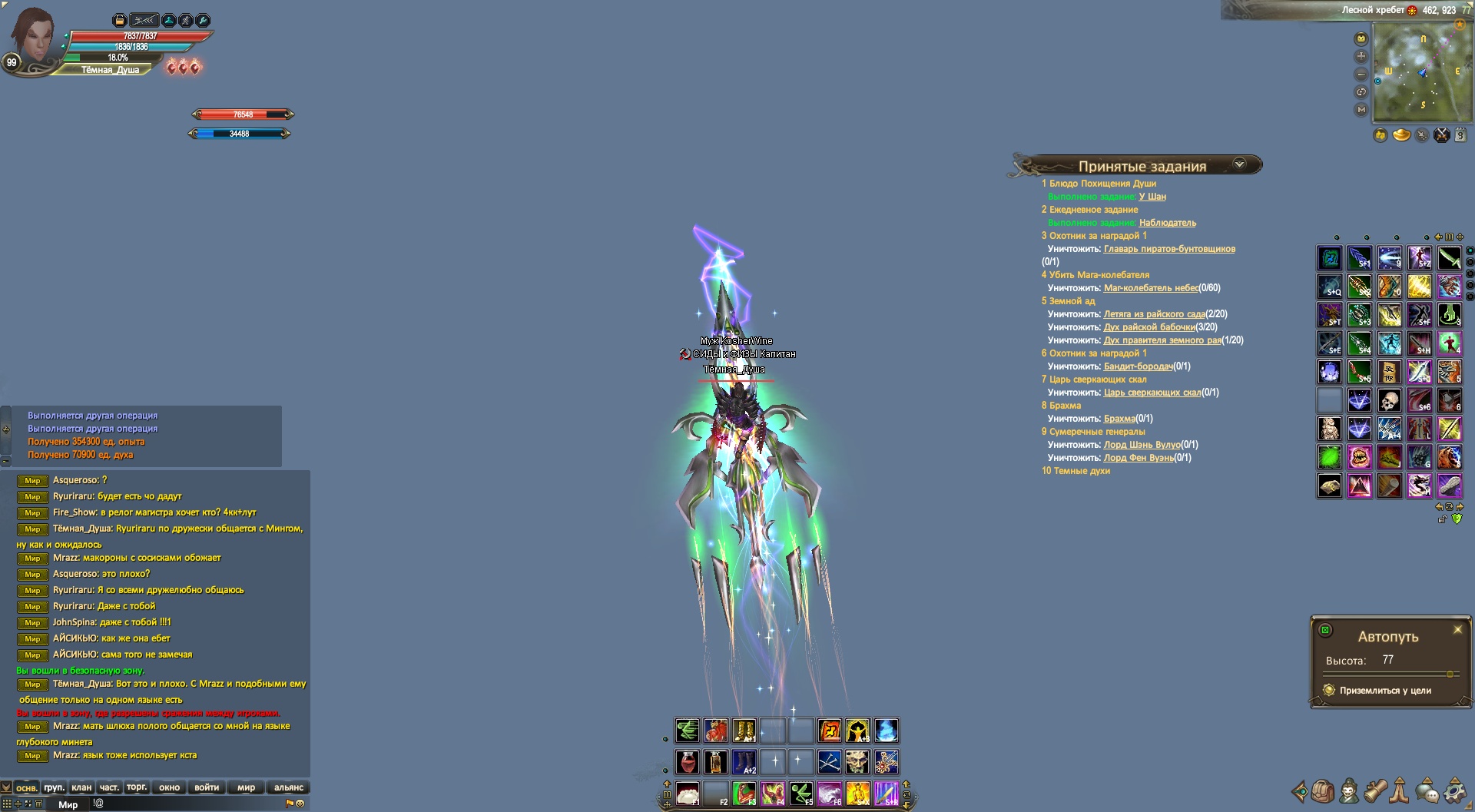The height and width of the screenshot is (812, 1475).
Task: Click the chat message input field
Action: 184,804
